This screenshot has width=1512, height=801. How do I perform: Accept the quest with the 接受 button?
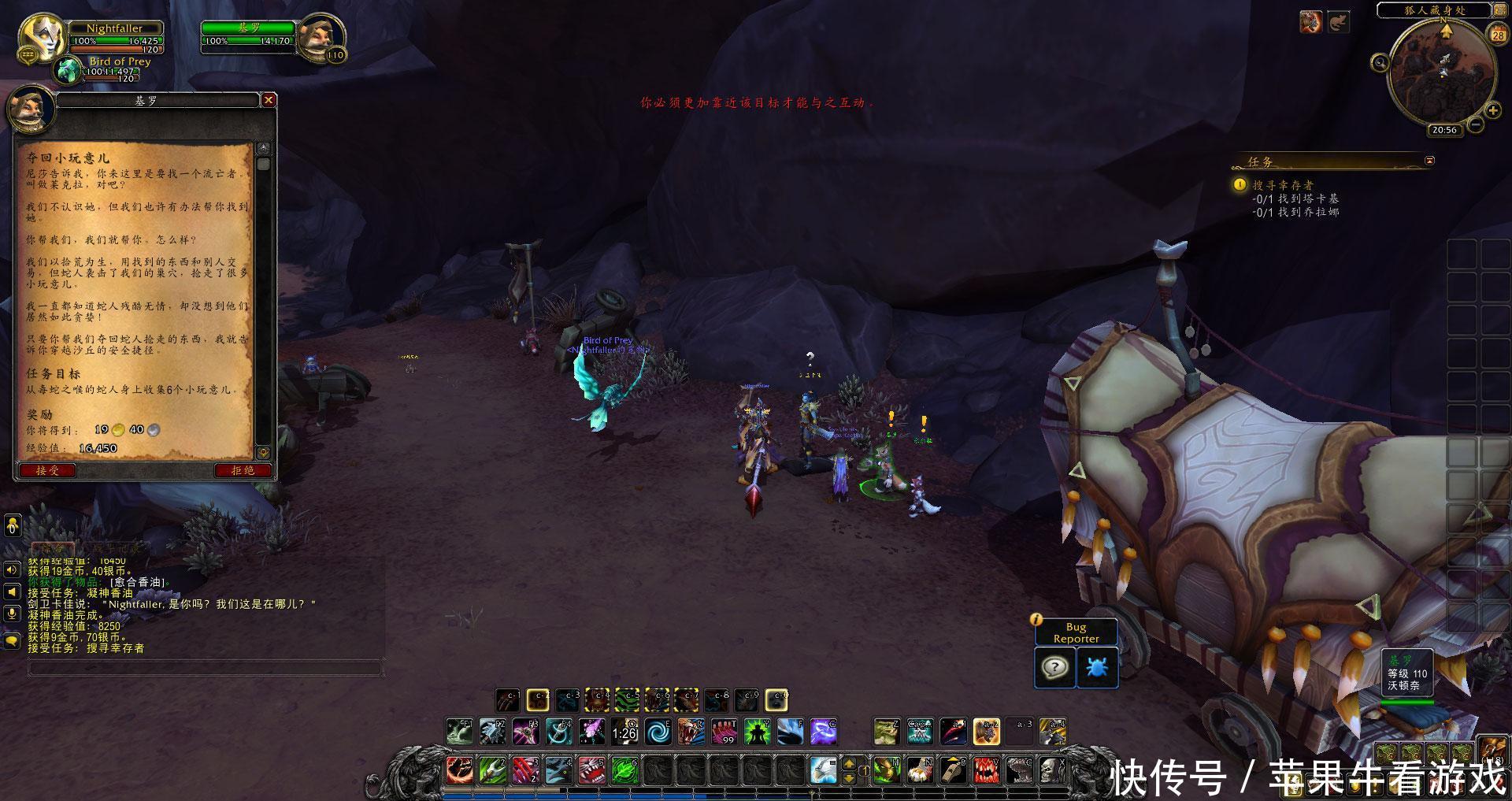coord(47,470)
